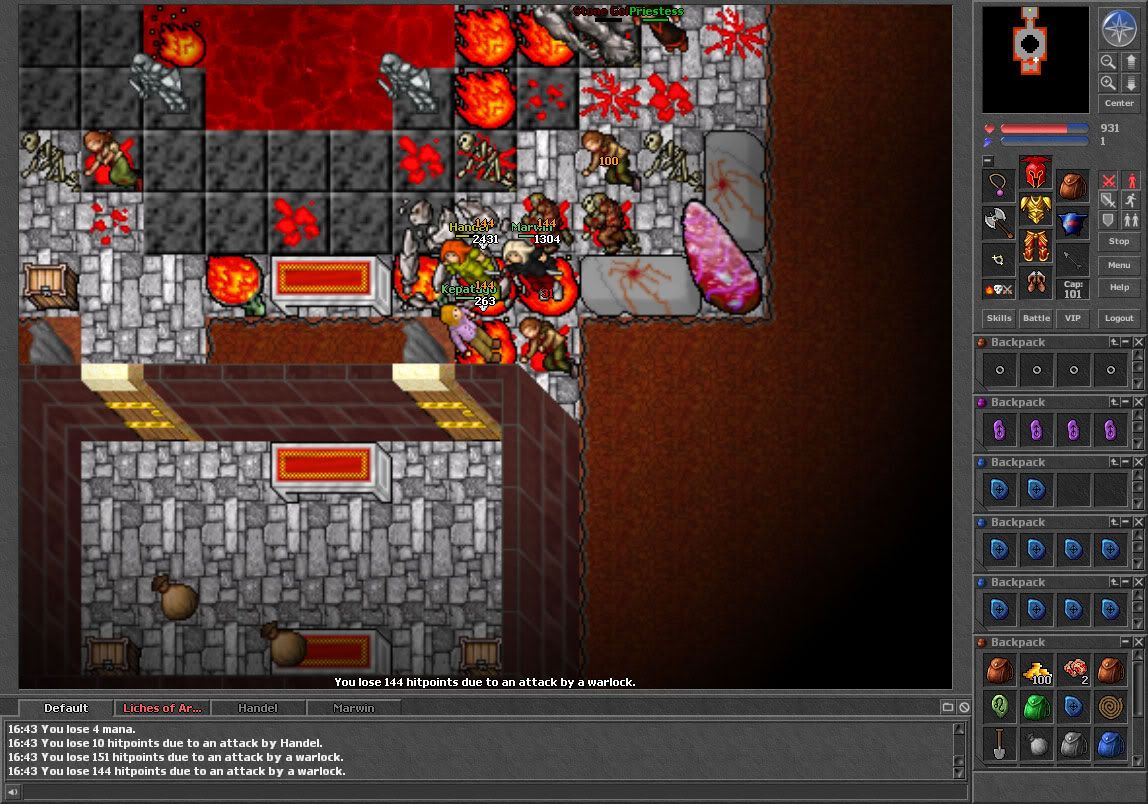This screenshot has width=1148, height=804.
Task: Select the red helmet equipment slot
Action: tap(1036, 172)
